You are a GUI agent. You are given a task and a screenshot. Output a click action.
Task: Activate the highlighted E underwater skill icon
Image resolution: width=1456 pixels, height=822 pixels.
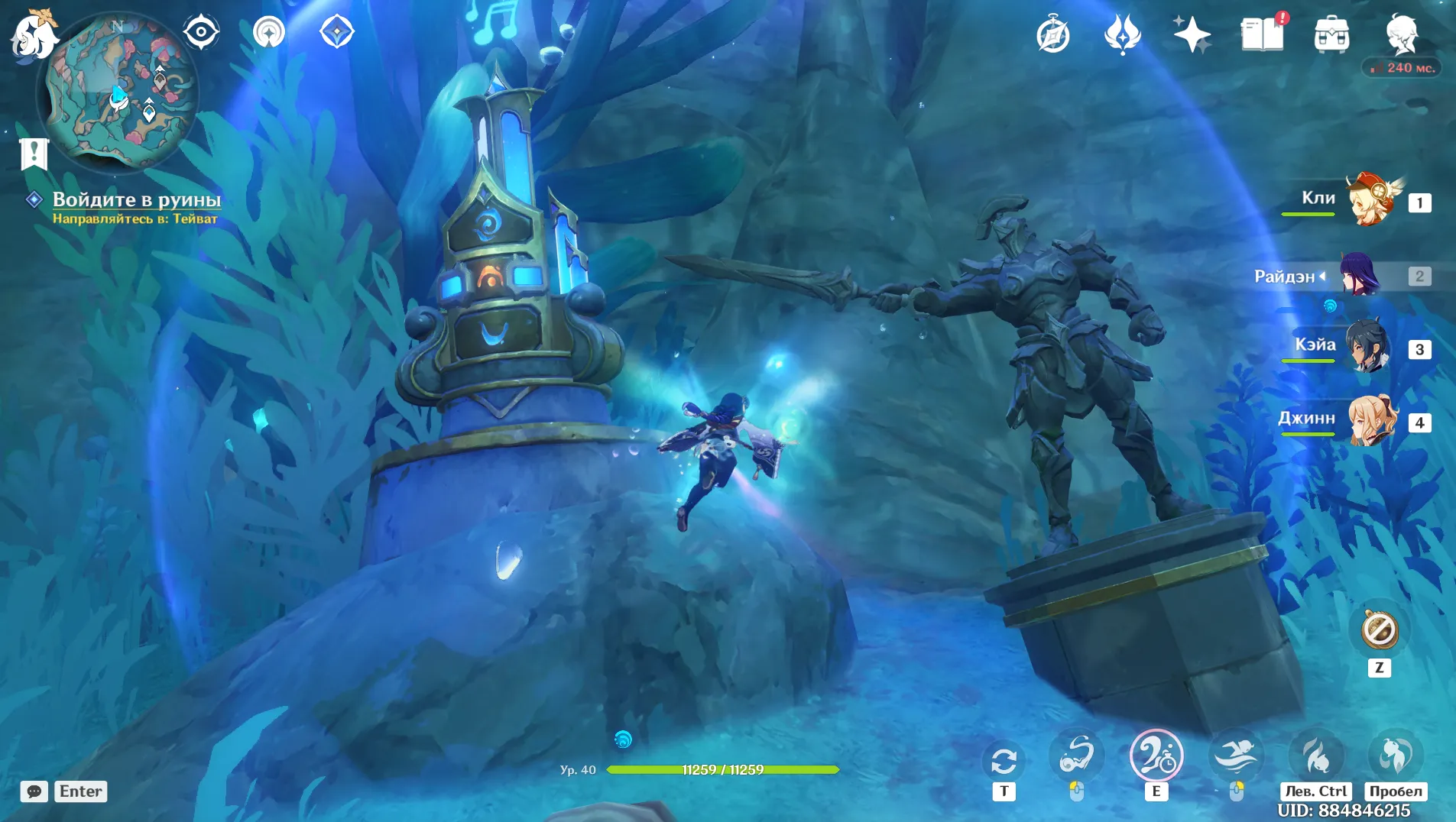[x=1156, y=756]
